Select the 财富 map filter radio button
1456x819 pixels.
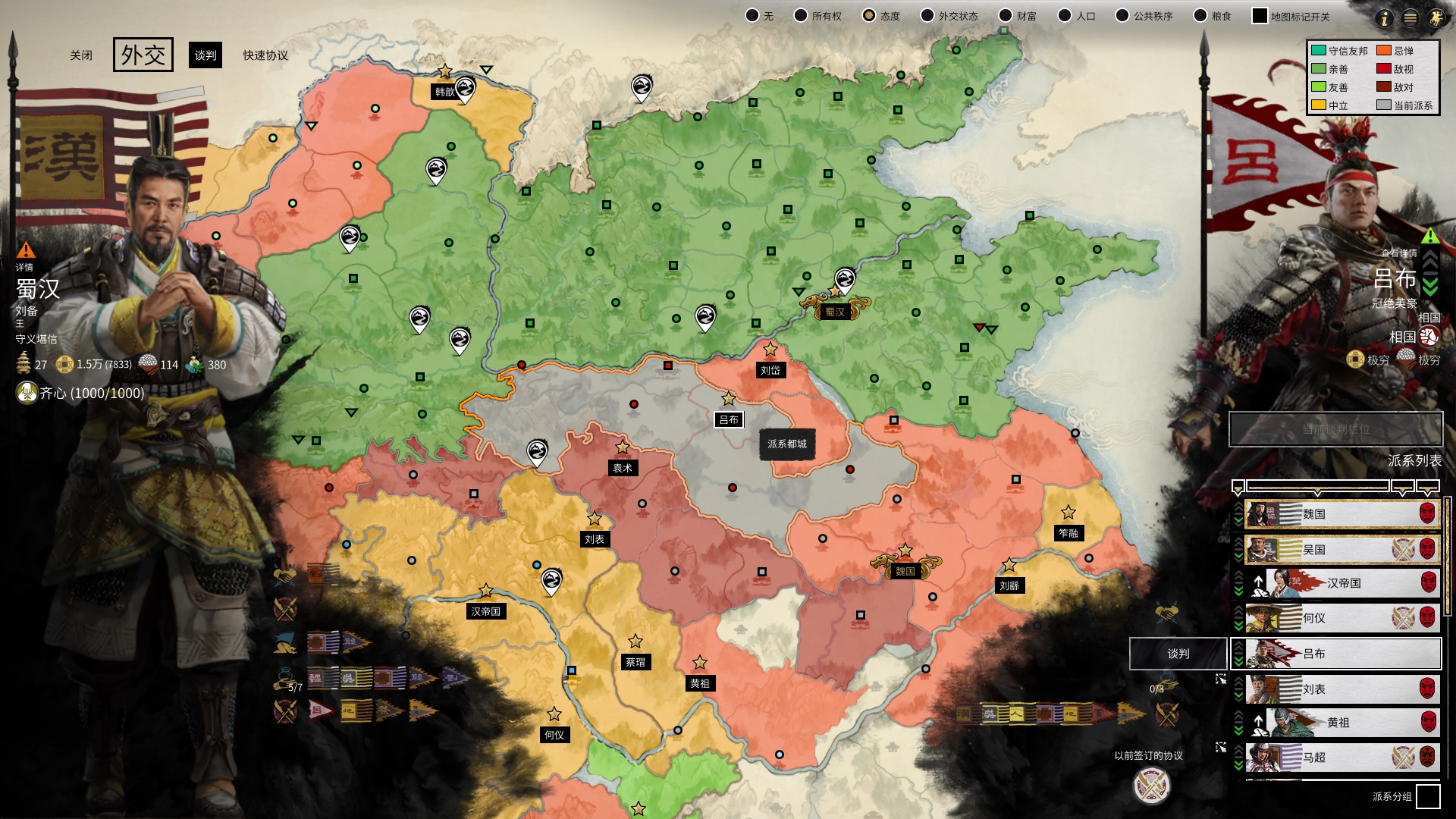pos(1006,14)
